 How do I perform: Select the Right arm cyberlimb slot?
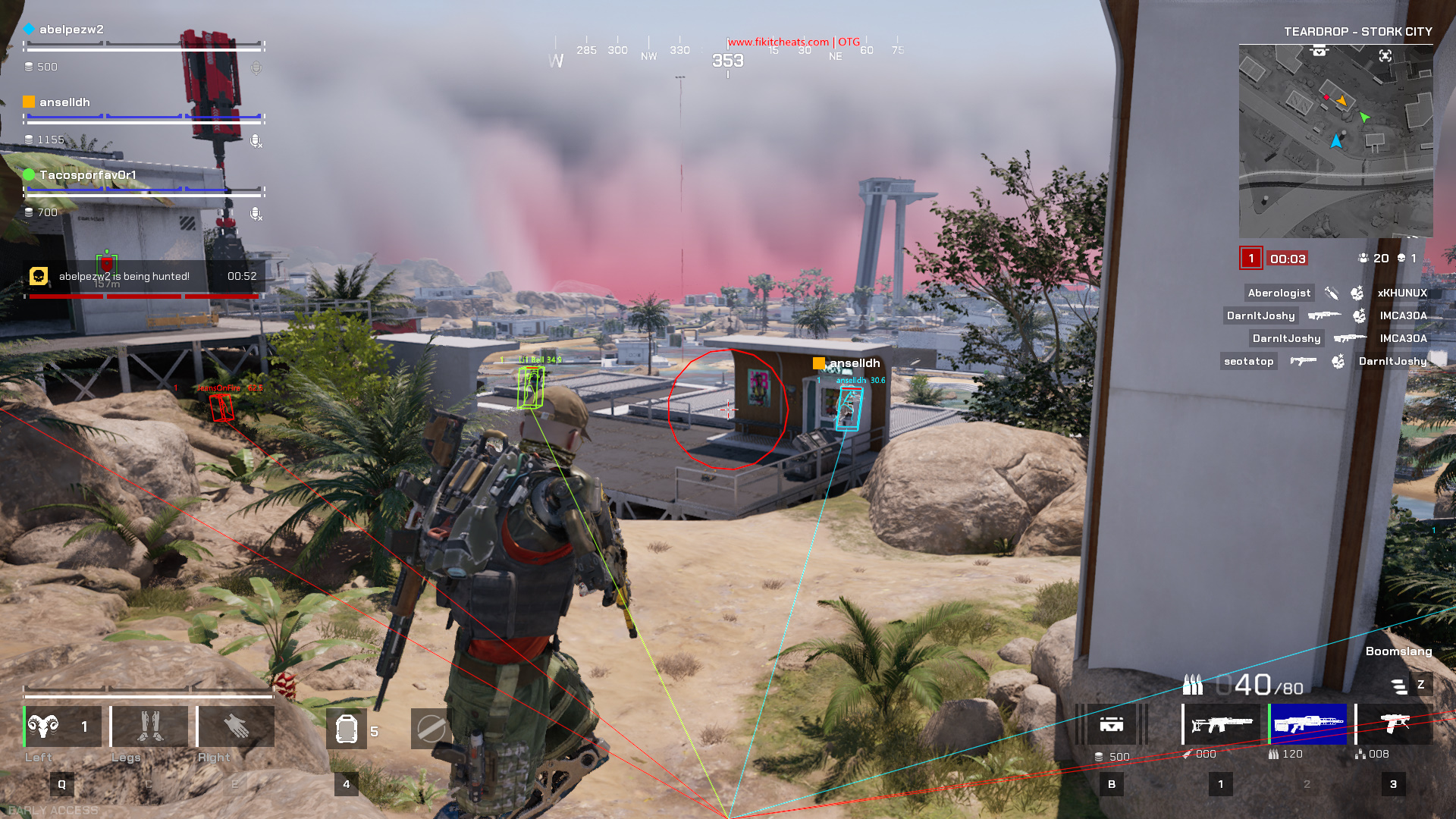click(x=236, y=726)
